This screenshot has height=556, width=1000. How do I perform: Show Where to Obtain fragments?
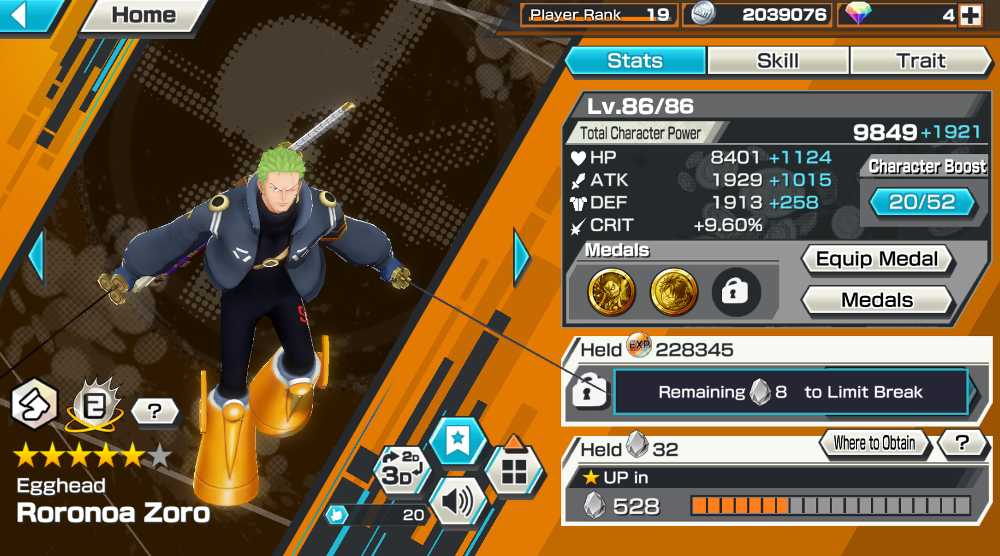click(875, 443)
